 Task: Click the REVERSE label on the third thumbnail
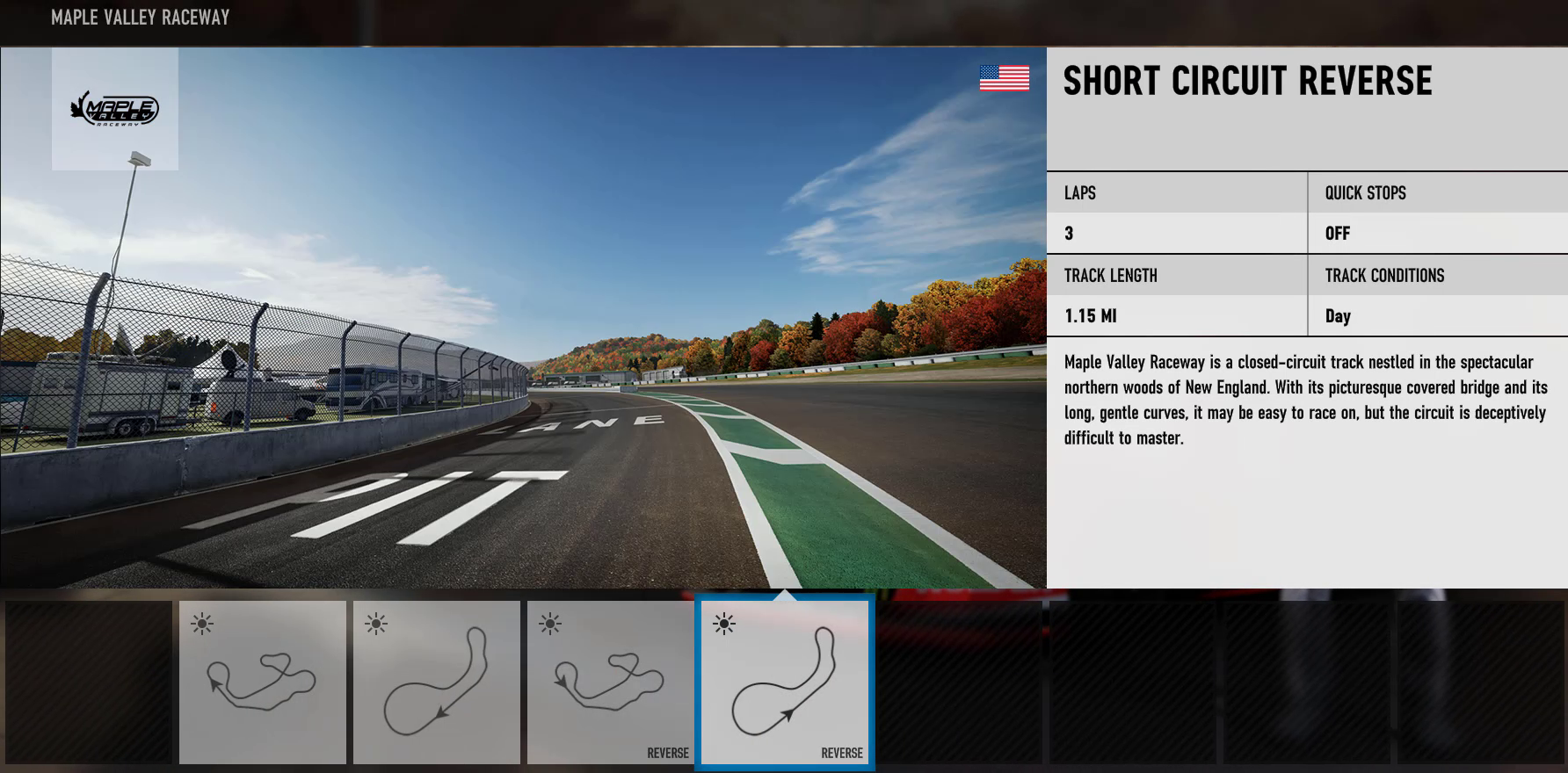668,753
